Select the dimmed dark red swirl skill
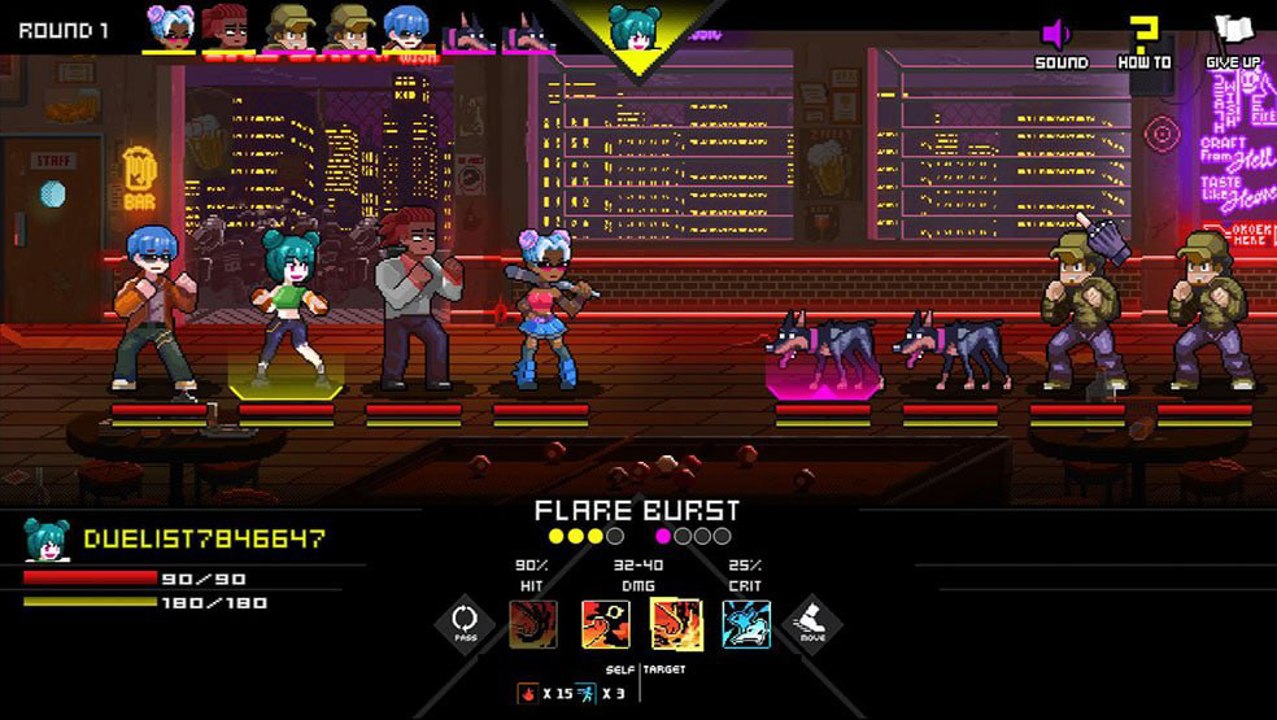Screen dimensions: 1277x720 pos(533,624)
